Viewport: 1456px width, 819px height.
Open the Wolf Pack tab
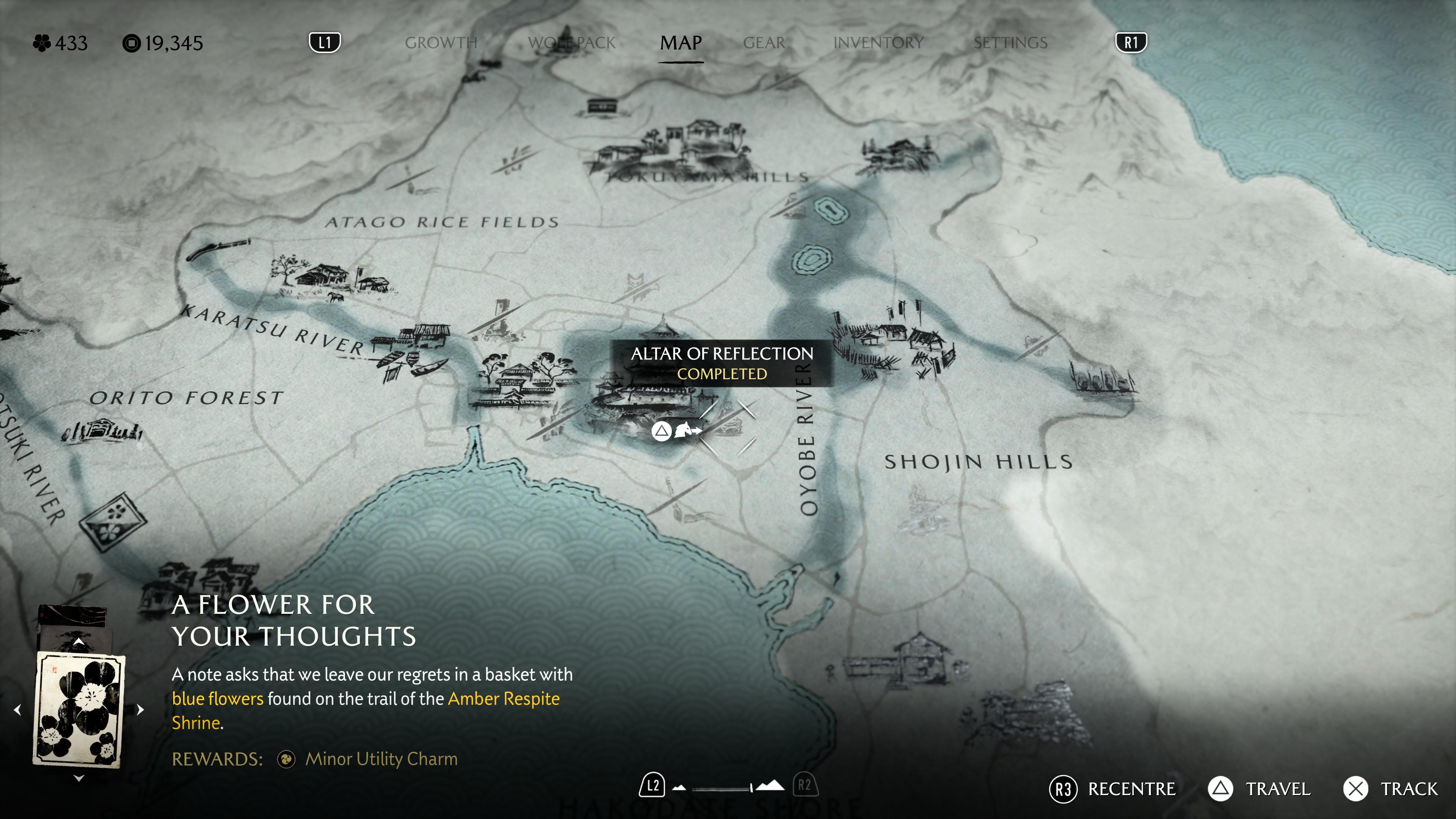[571, 43]
